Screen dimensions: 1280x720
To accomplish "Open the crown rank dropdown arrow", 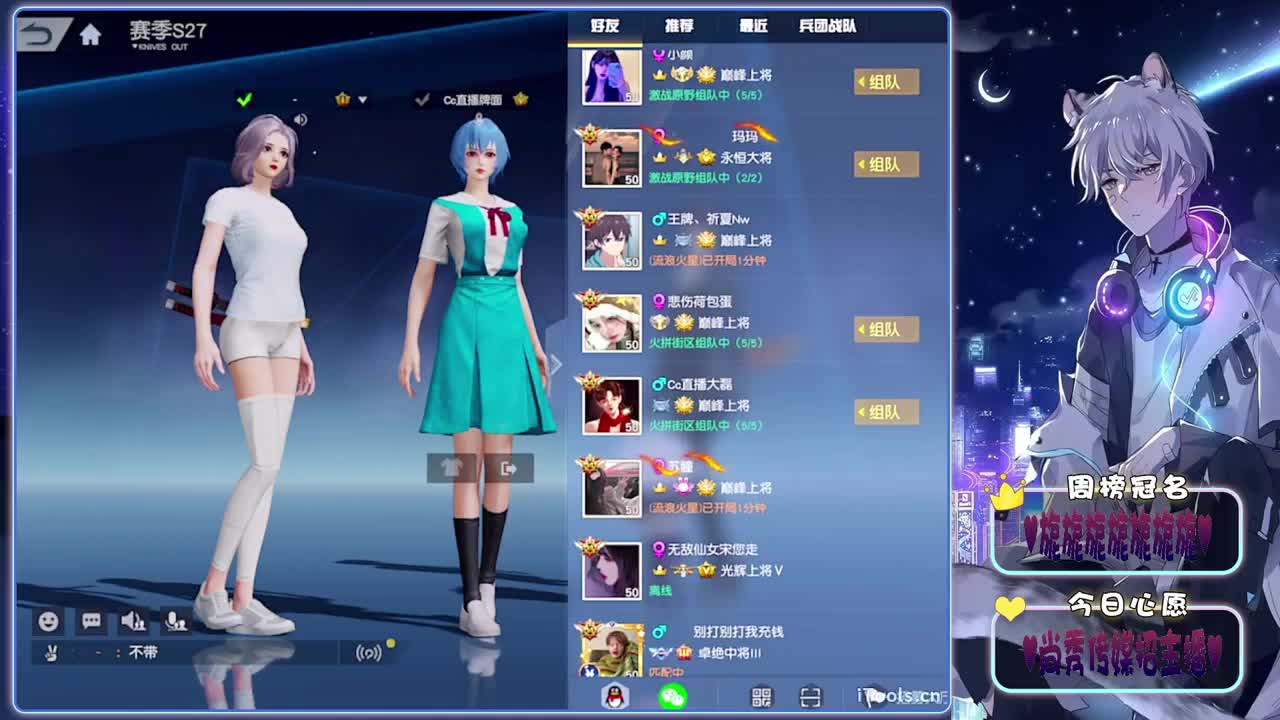I will [362, 101].
